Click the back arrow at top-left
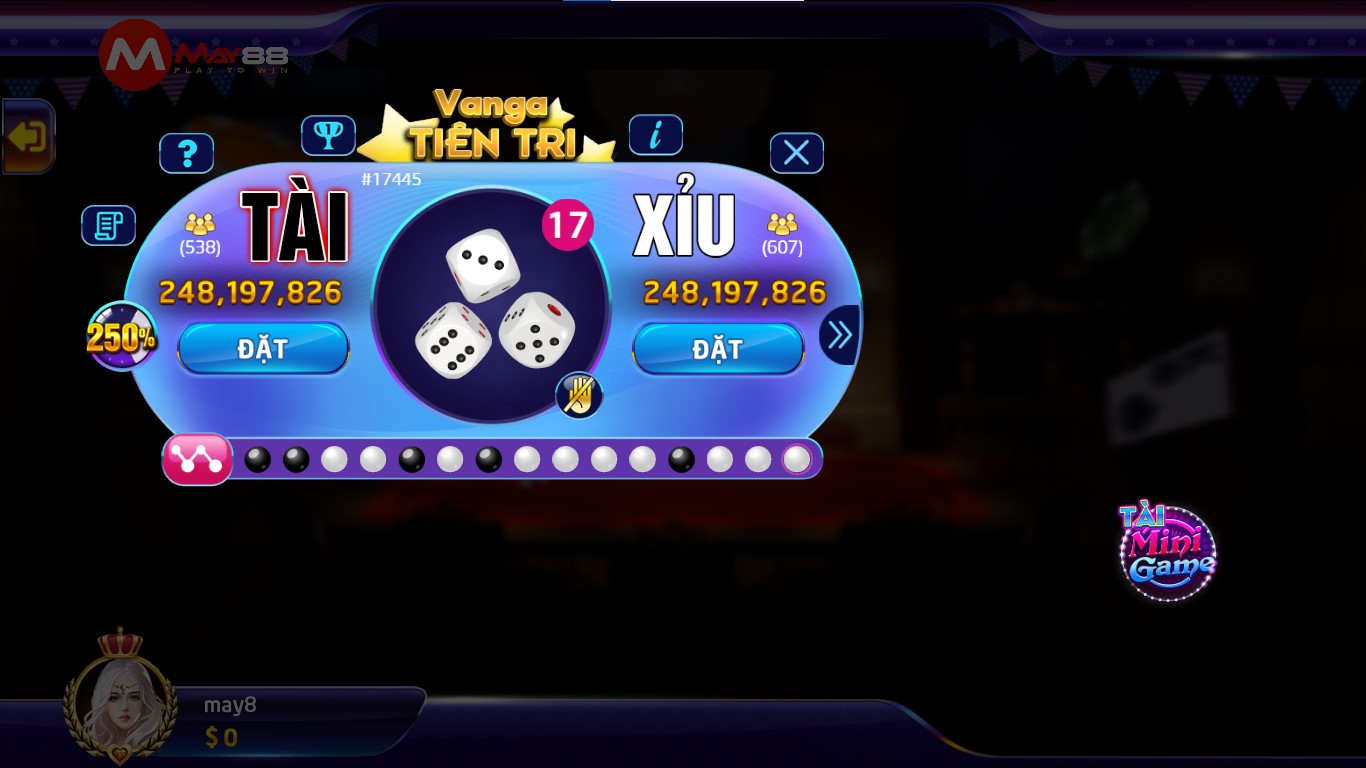This screenshot has height=768, width=1366. pos(27,136)
